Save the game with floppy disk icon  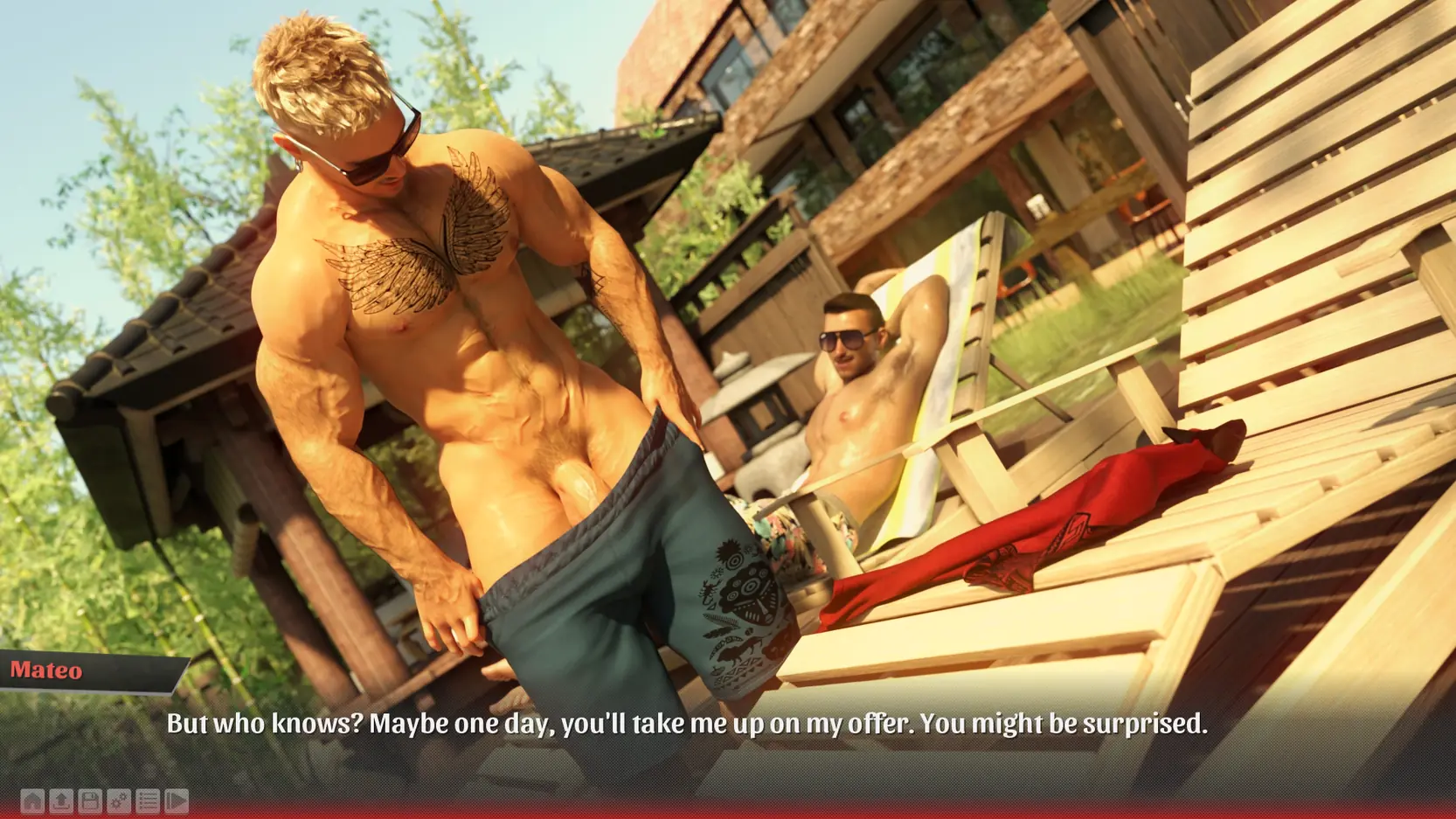pos(90,801)
